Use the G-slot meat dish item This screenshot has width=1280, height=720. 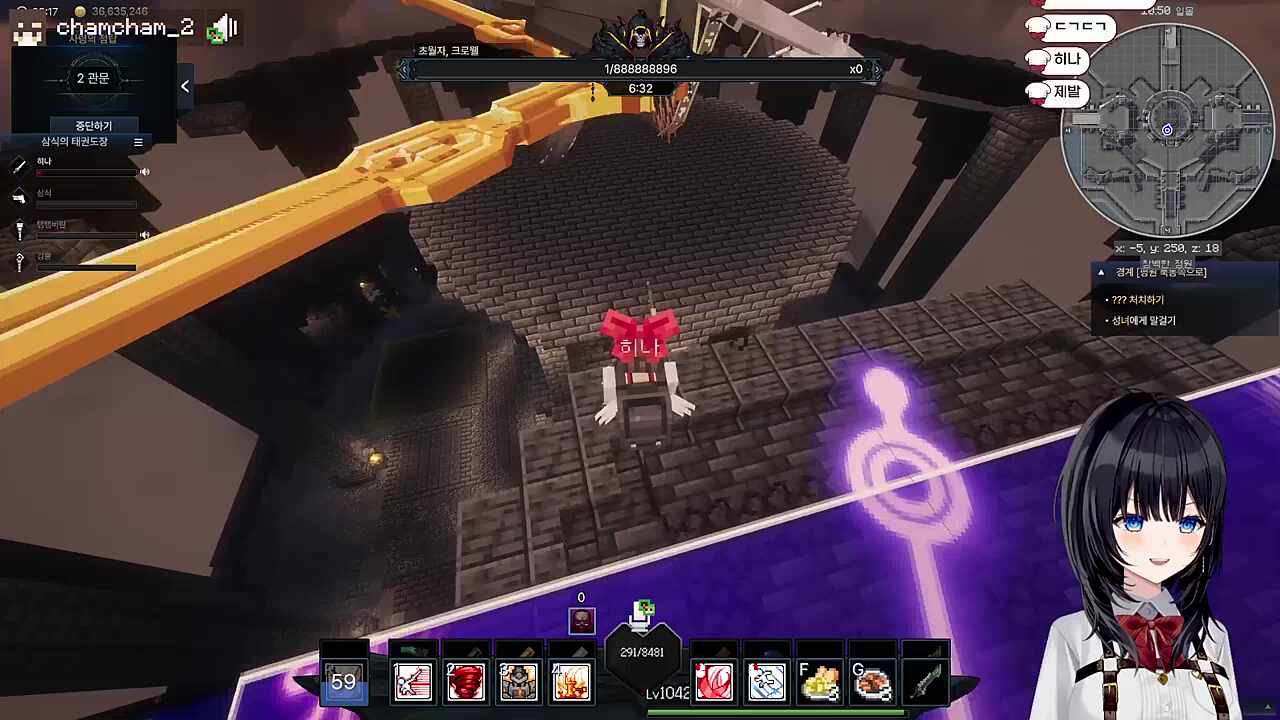(x=872, y=682)
